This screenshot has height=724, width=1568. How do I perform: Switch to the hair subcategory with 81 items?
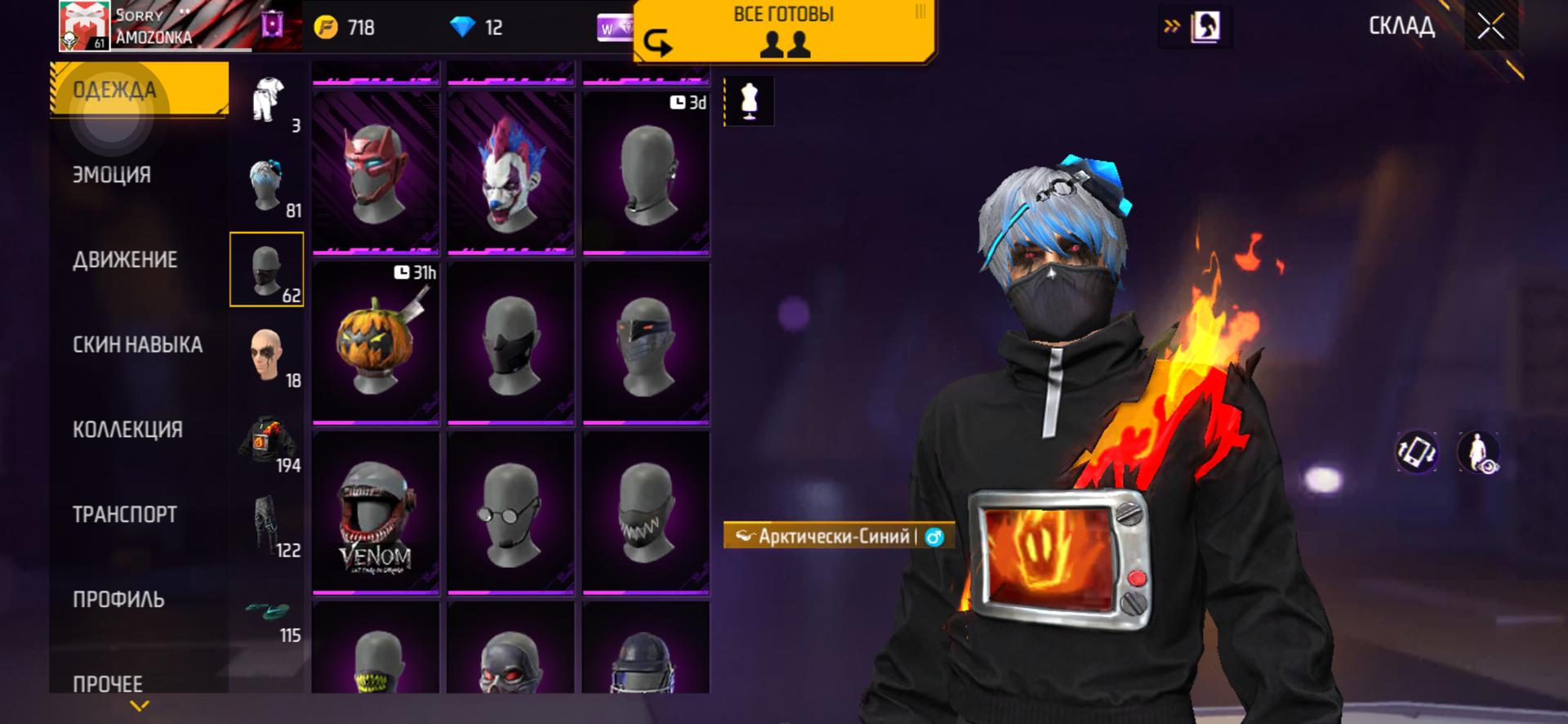(267, 185)
